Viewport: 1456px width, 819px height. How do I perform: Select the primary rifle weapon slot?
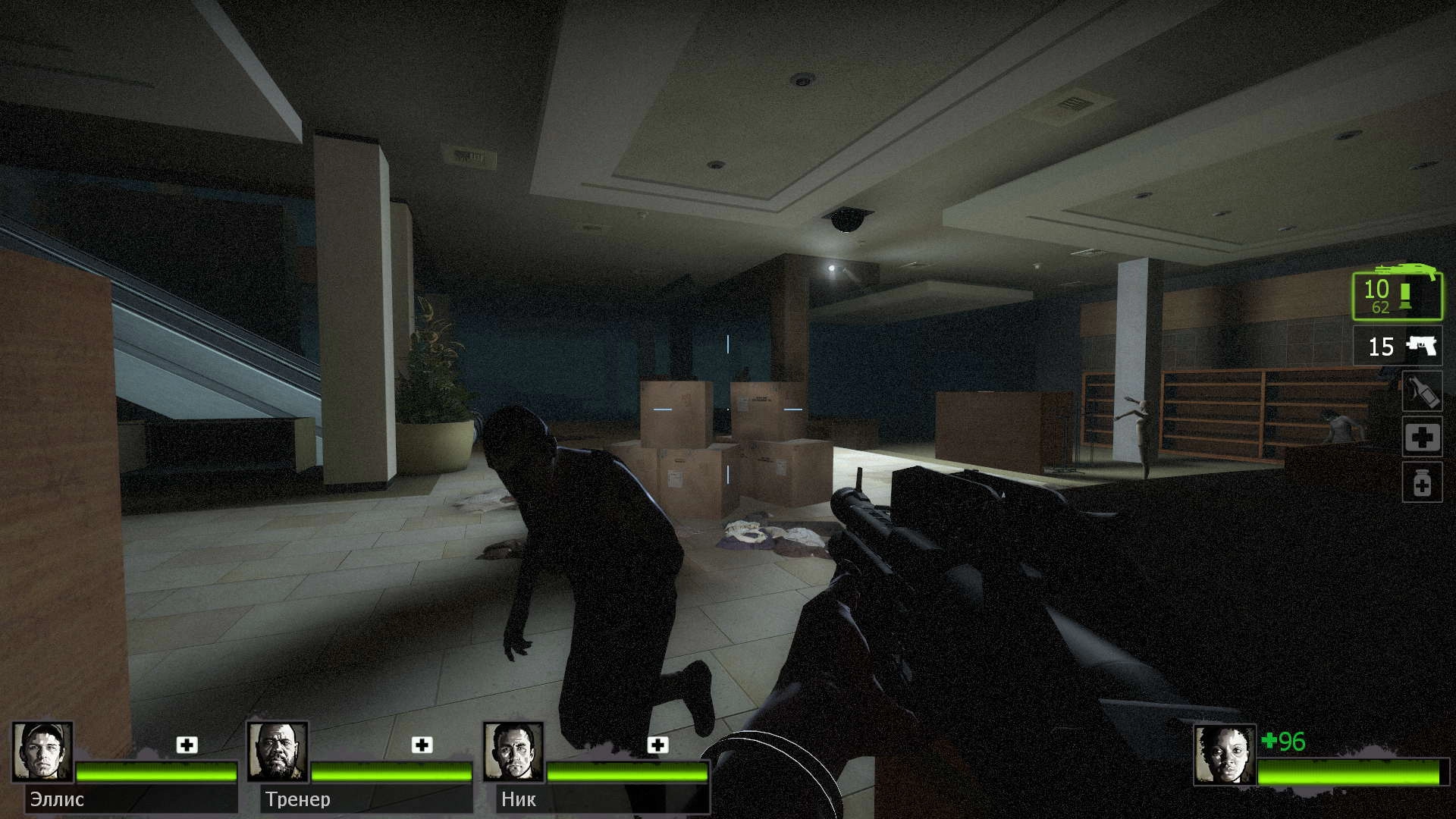[1397, 296]
